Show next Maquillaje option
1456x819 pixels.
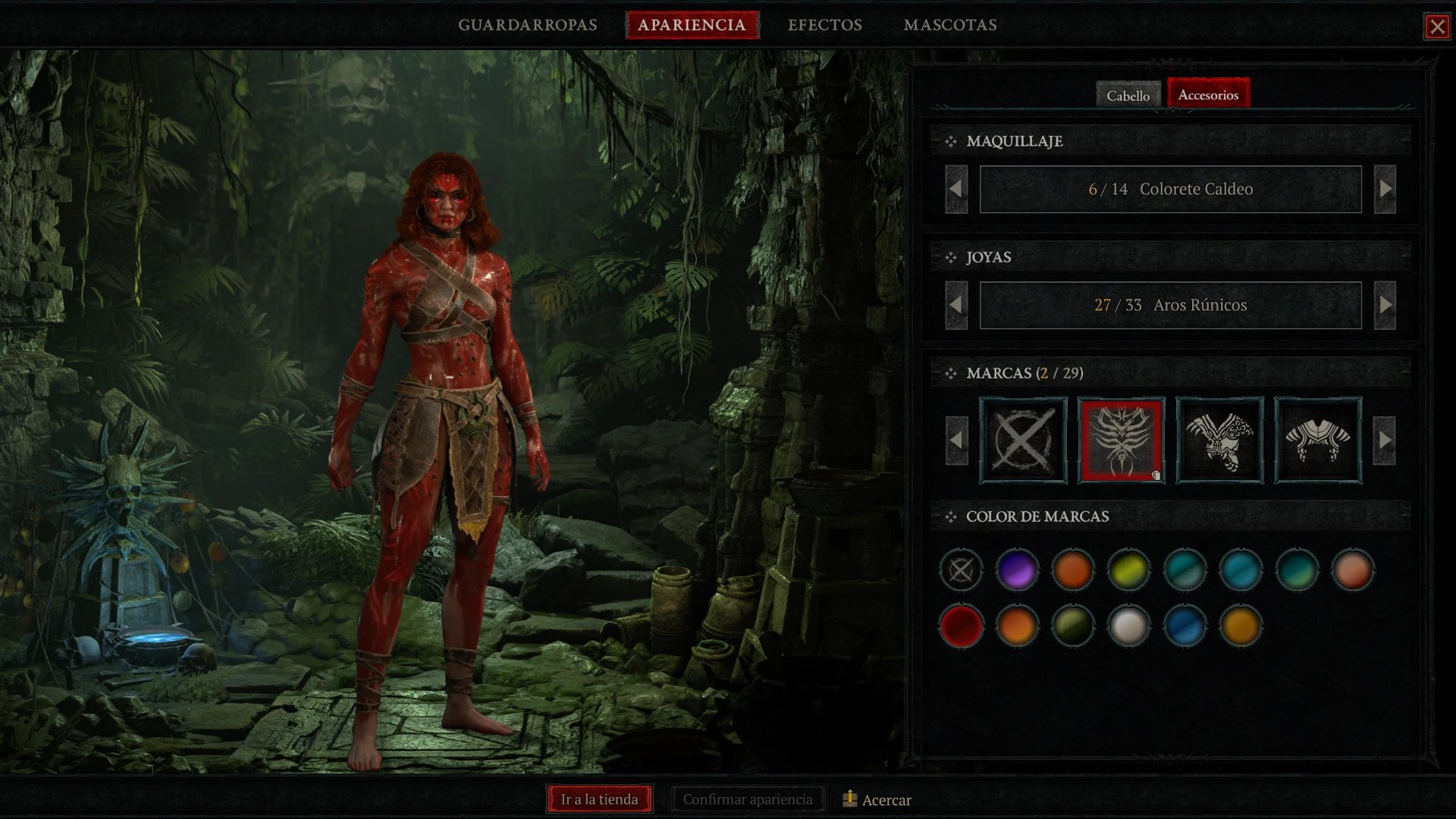click(1385, 189)
